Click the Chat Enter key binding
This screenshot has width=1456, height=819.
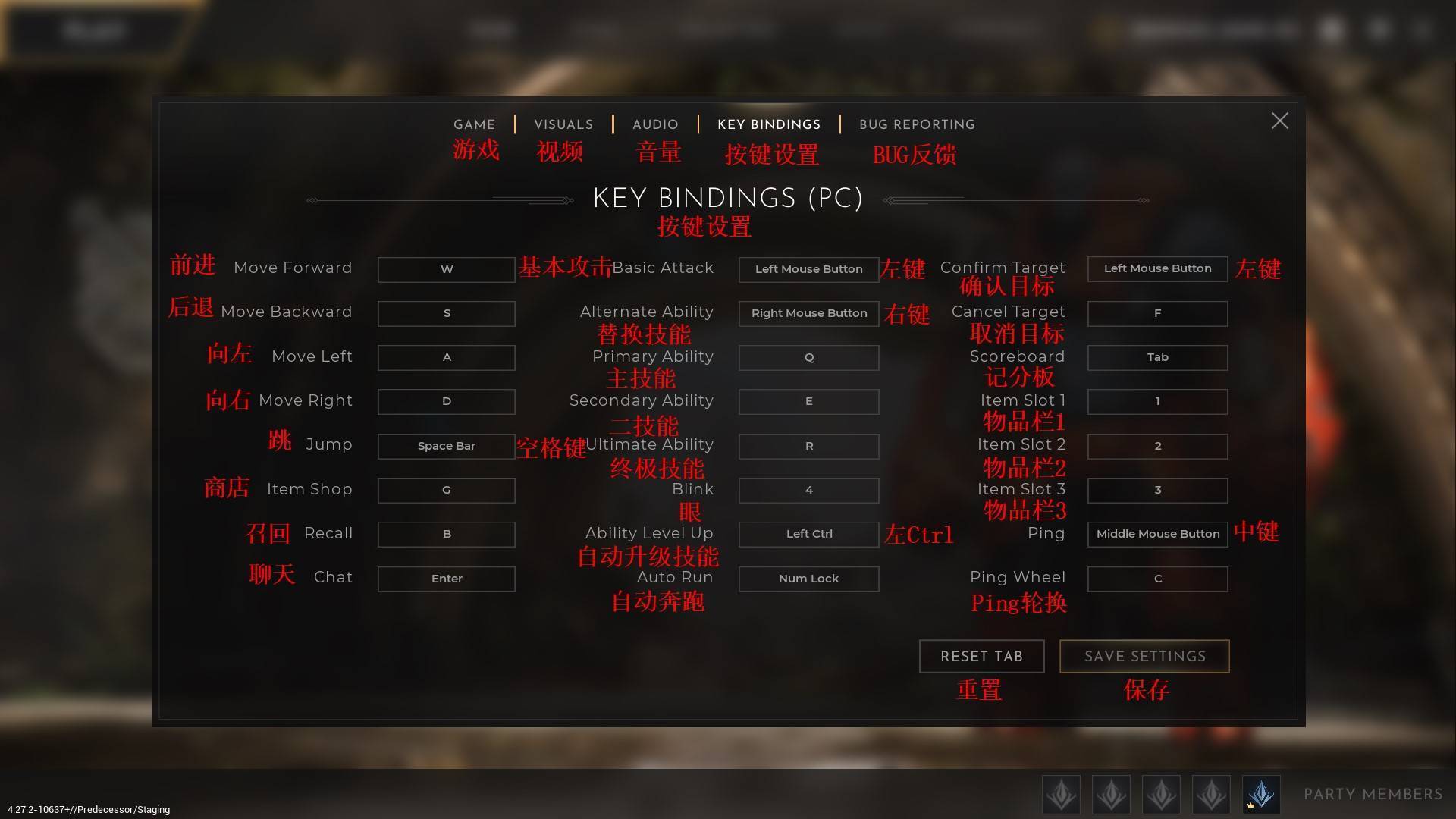pos(446,579)
